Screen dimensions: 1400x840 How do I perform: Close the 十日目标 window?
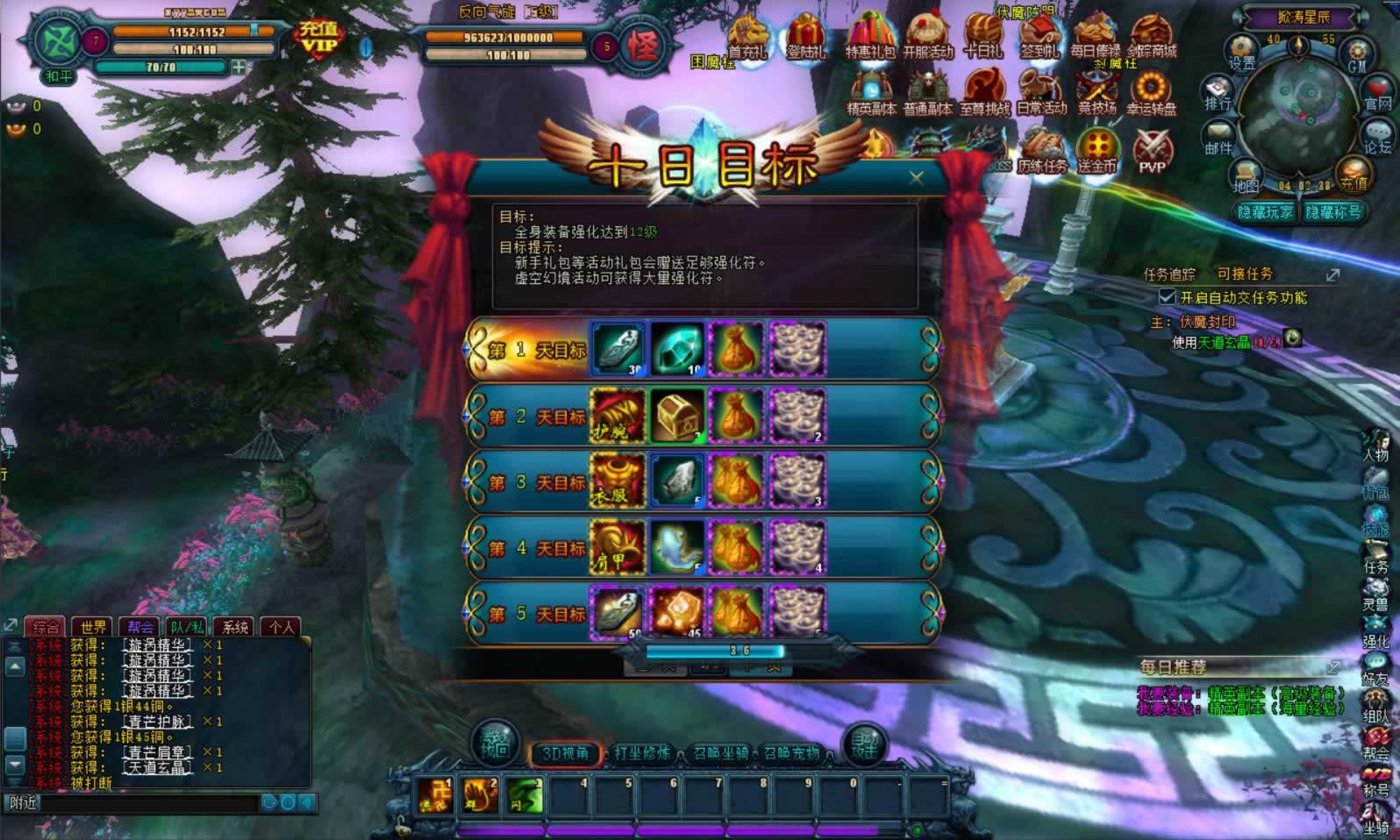[x=917, y=178]
